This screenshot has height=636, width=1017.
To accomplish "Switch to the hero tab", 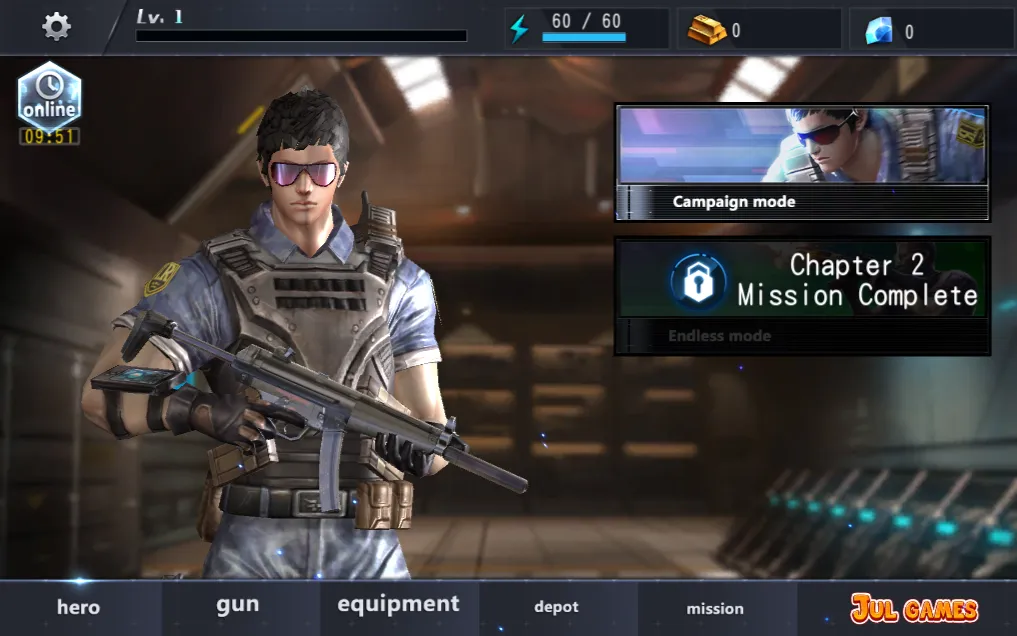I will (78, 607).
